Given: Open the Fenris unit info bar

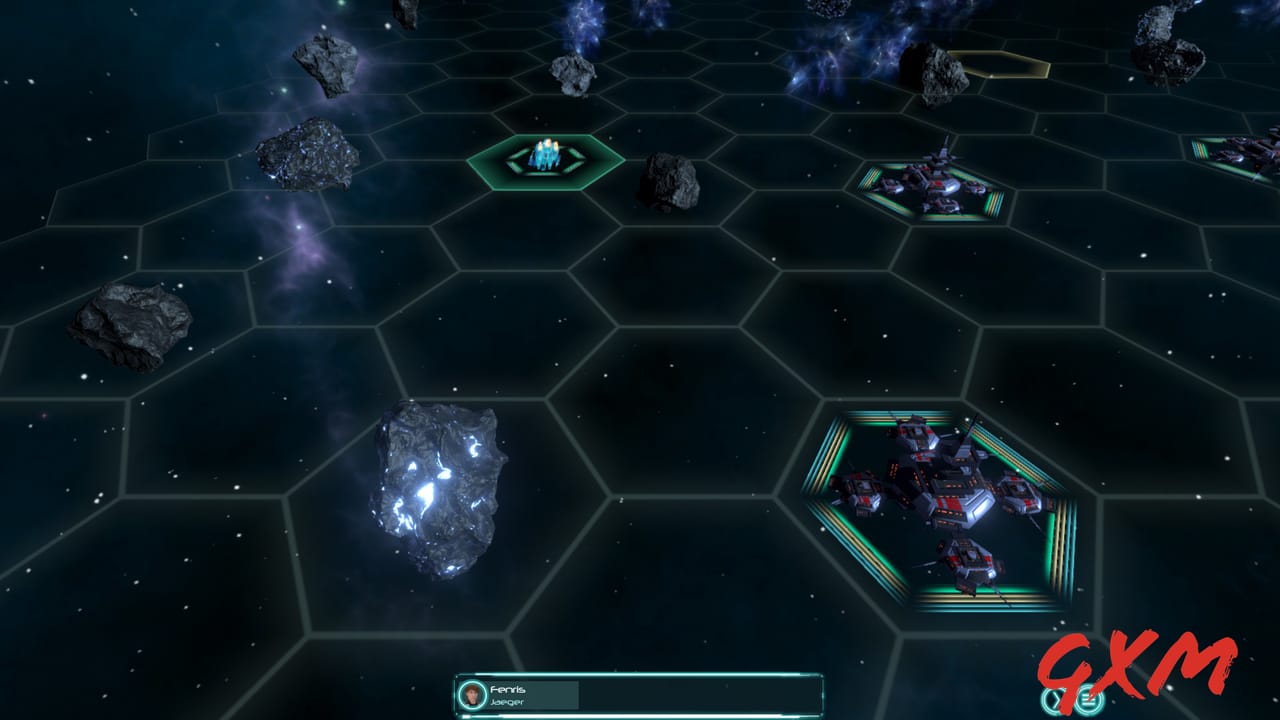Looking at the screenshot, I should click(640, 695).
